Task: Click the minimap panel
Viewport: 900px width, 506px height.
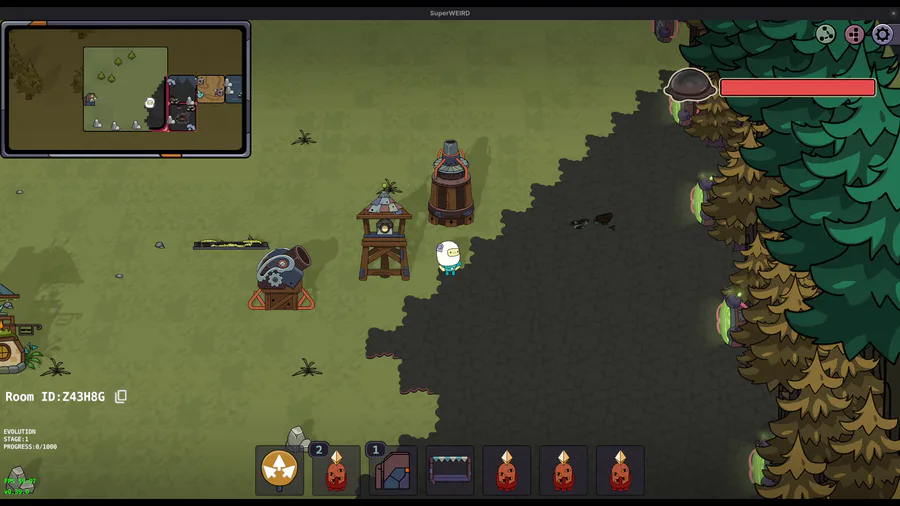Action: (126, 89)
